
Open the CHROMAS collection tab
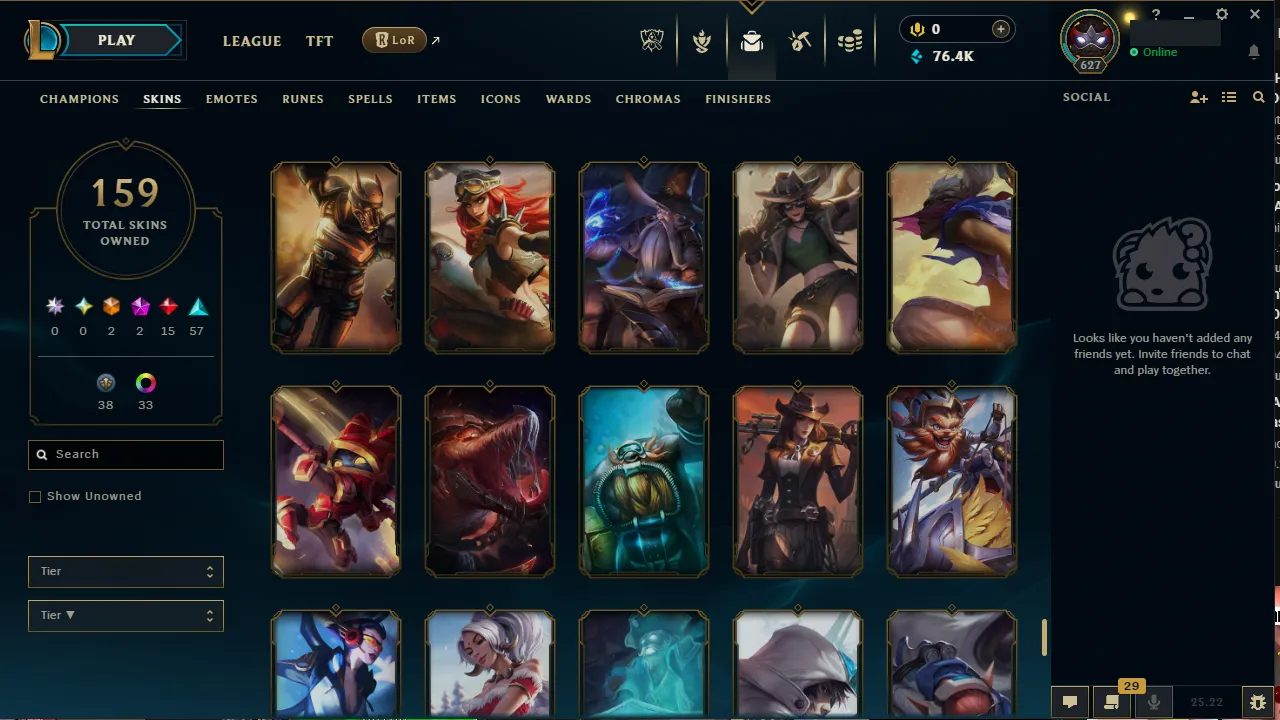648,99
